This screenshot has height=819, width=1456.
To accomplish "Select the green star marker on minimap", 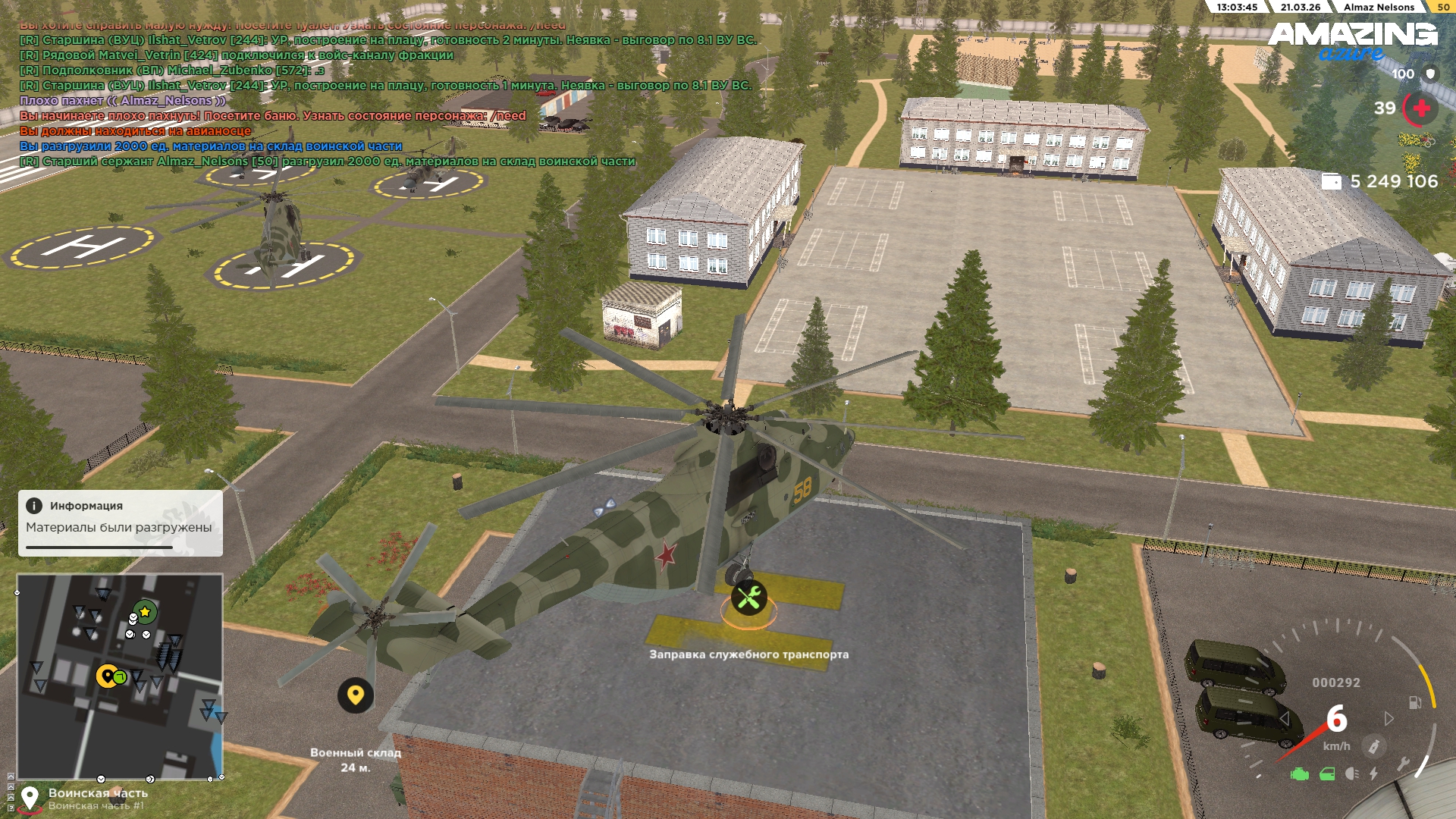I will [x=145, y=611].
